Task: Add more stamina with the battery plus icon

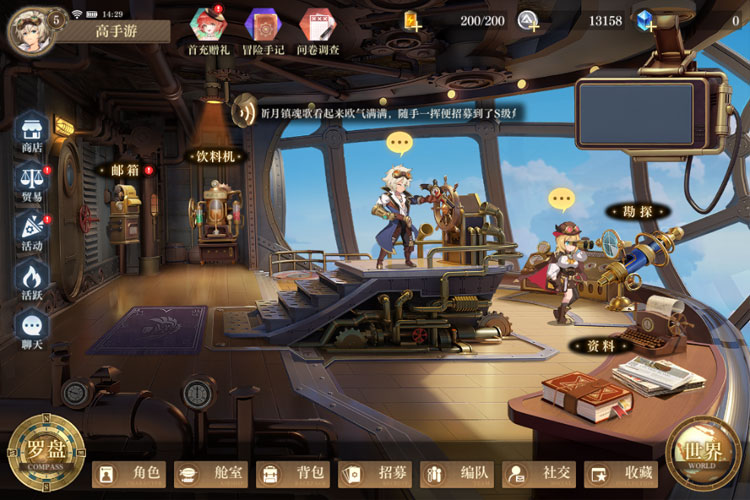Action: (x=411, y=21)
